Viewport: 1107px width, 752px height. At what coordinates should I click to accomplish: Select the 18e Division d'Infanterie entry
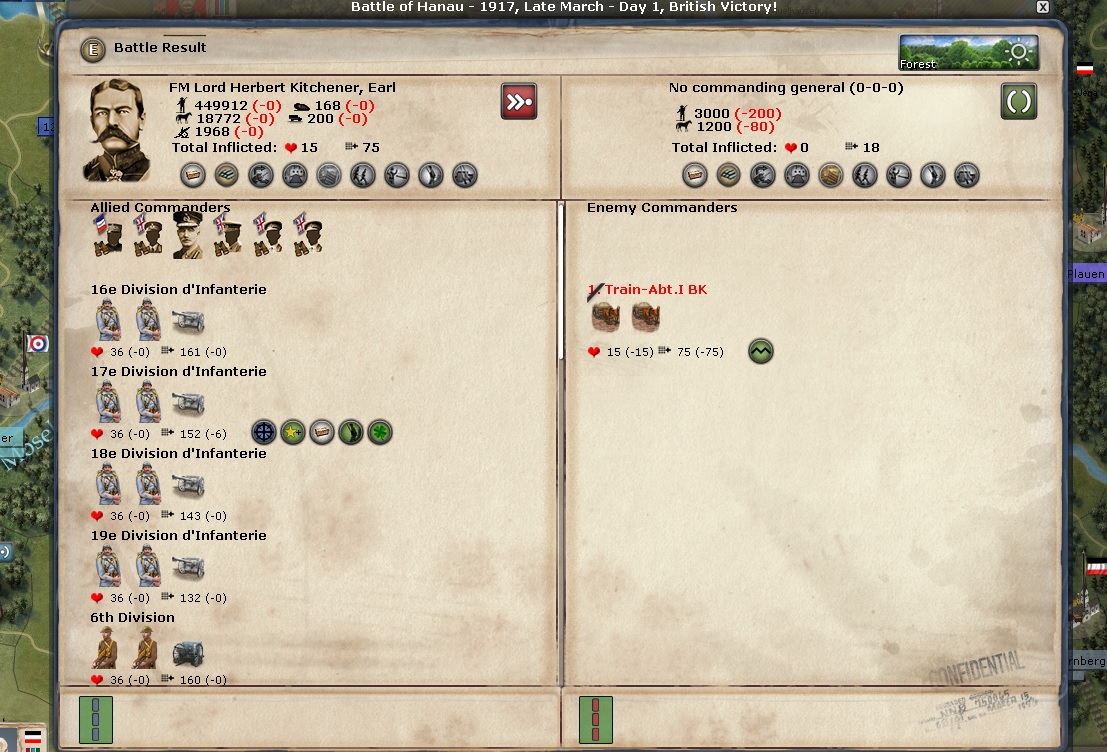point(179,454)
